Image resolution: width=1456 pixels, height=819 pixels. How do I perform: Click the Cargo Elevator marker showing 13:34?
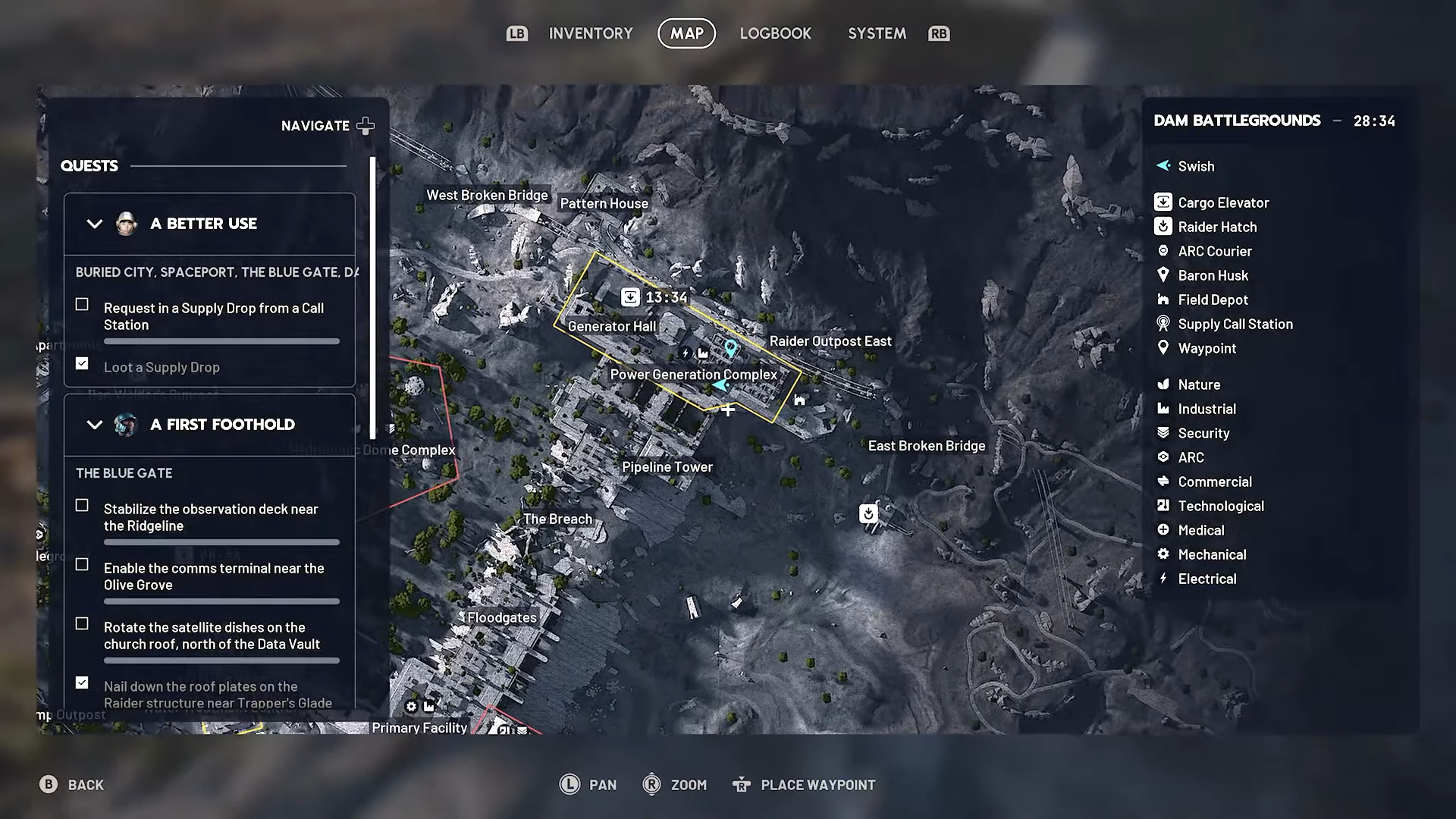[630, 297]
